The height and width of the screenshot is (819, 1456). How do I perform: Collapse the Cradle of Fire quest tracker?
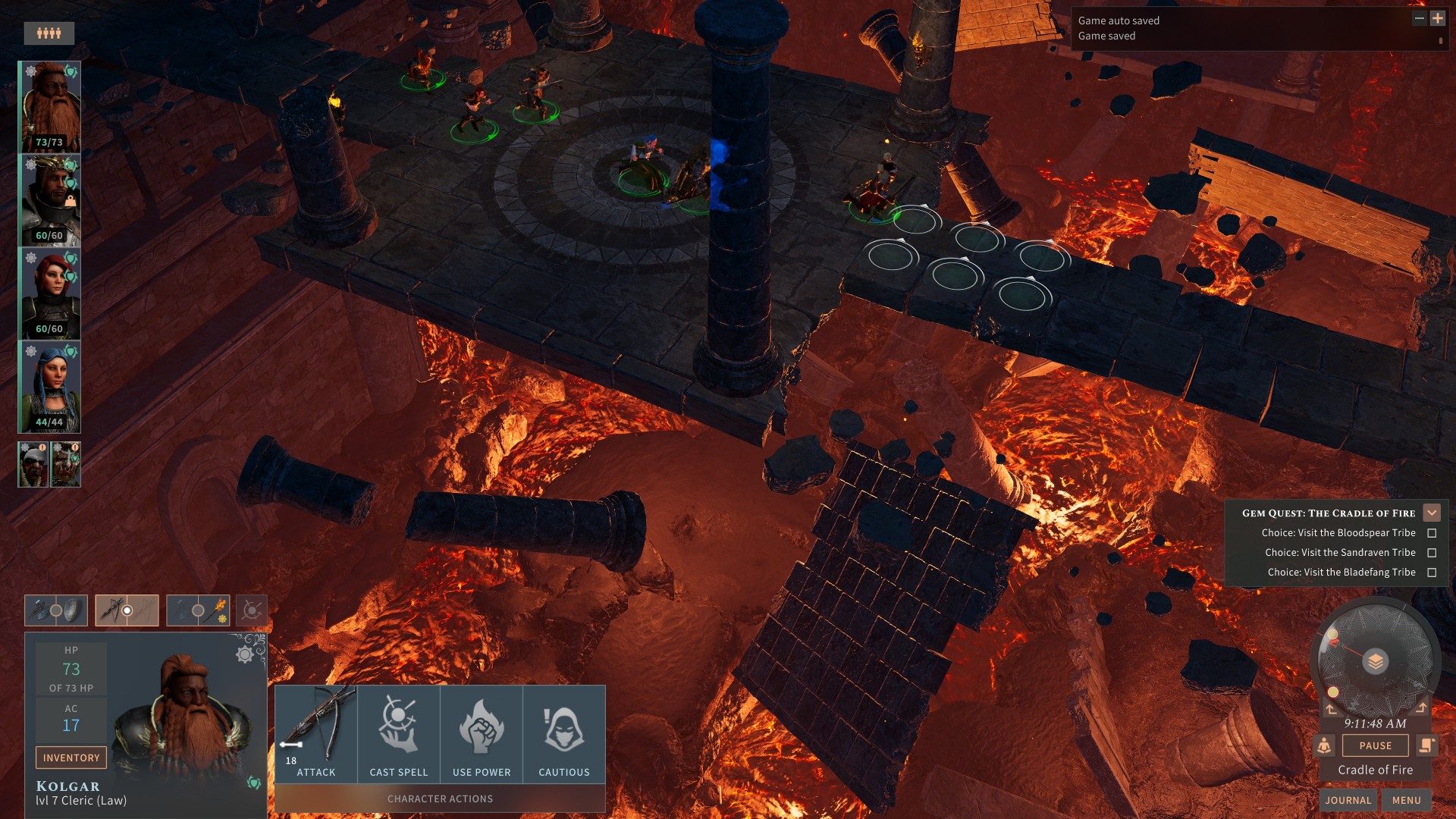click(1432, 513)
